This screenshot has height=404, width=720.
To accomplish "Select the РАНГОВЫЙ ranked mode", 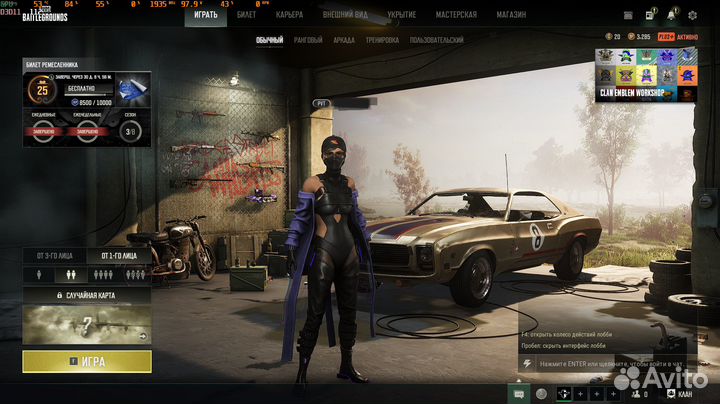I will 308,40.
